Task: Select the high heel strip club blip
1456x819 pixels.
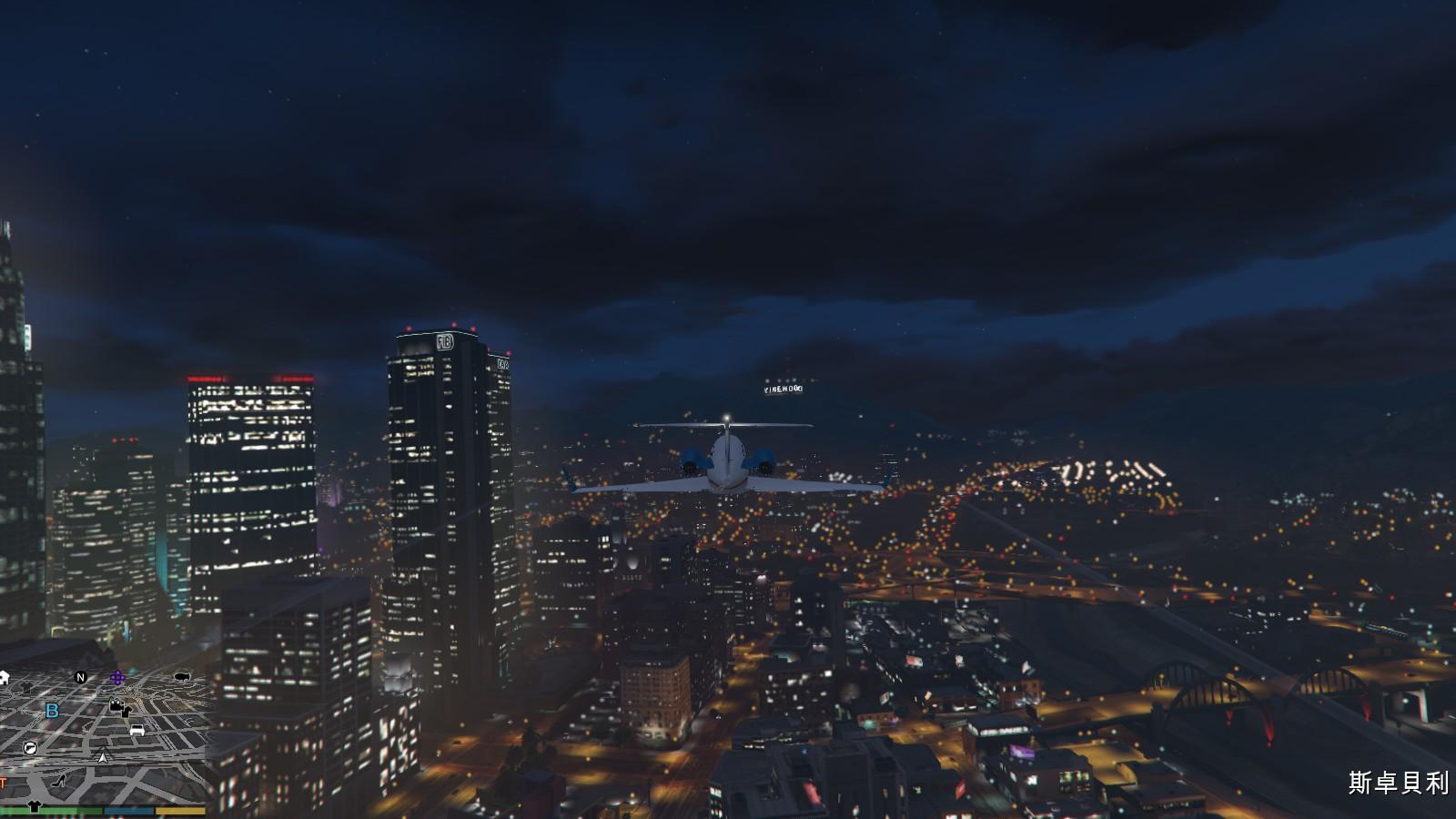Action: tap(60, 781)
